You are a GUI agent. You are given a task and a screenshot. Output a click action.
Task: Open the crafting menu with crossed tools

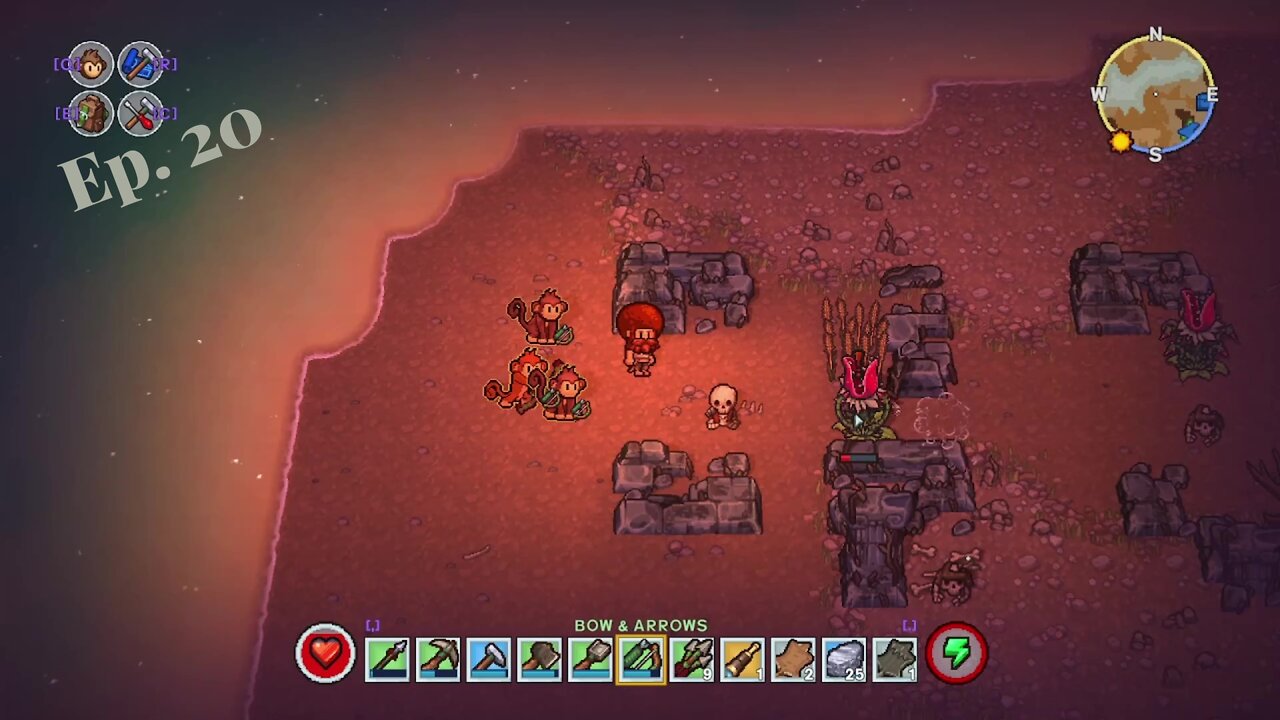140,113
